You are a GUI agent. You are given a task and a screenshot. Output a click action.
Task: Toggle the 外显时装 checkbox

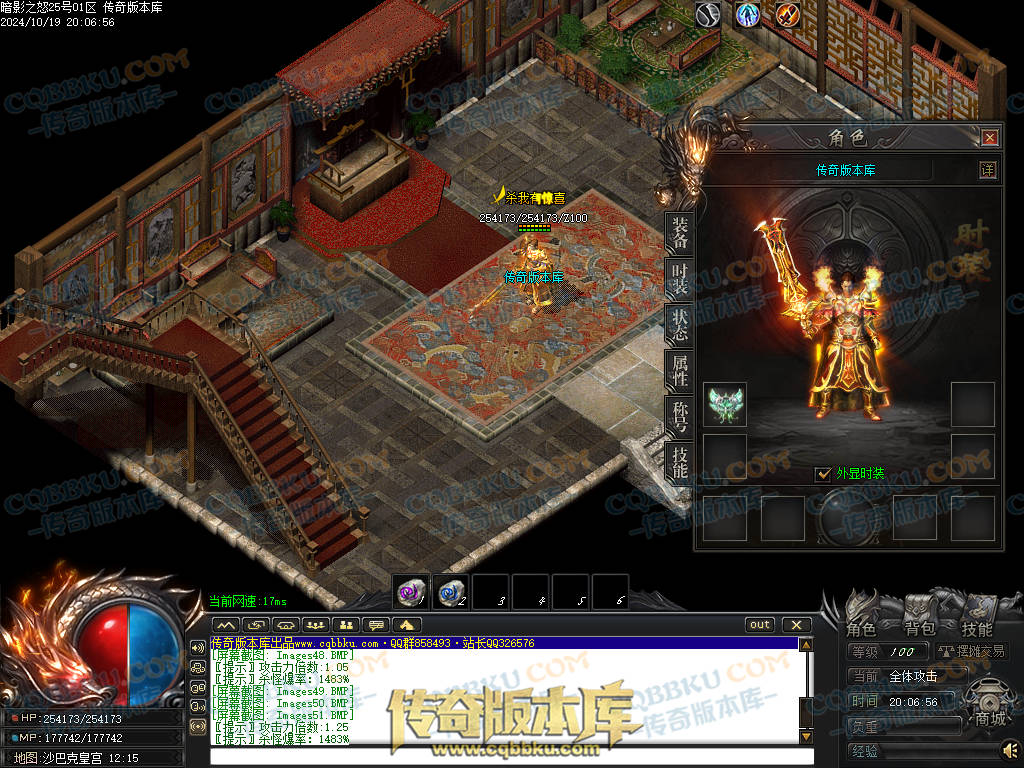point(824,474)
